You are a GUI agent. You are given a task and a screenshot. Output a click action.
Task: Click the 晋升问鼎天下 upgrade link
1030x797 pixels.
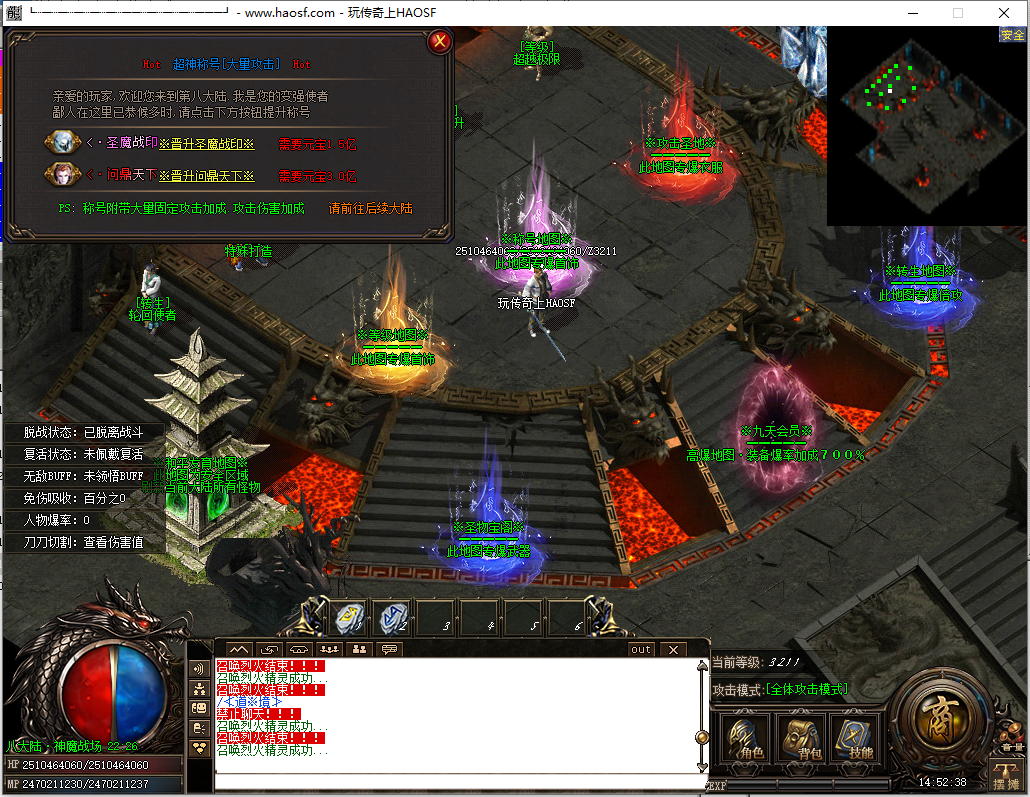pyautogui.click(x=206, y=176)
